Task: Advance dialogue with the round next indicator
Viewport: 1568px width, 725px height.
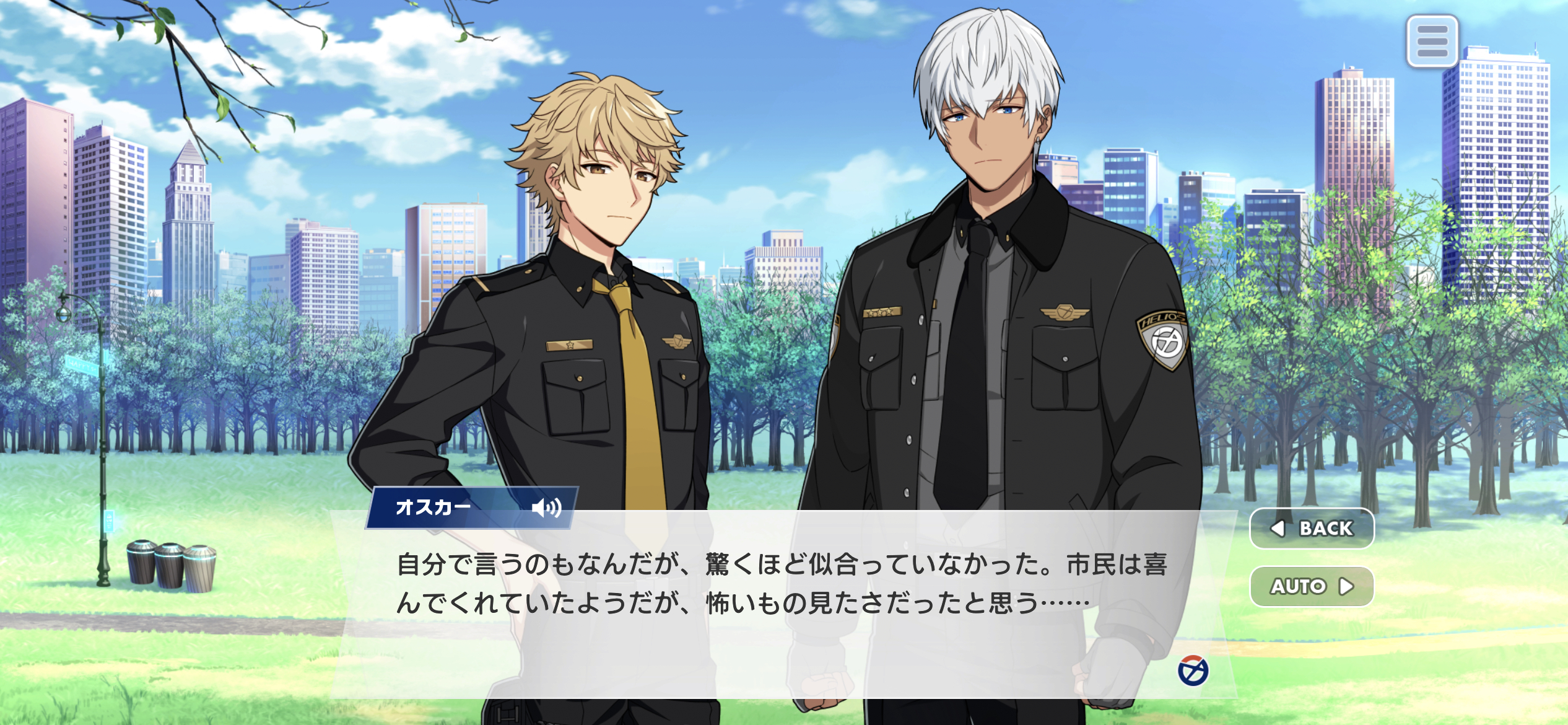Action: click(1193, 670)
